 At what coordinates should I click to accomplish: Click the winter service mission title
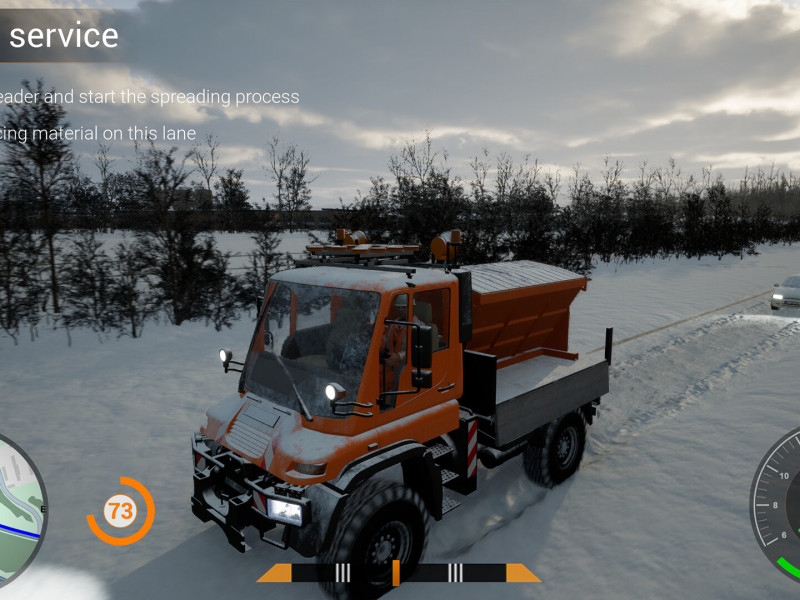pyautogui.click(x=62, y=36)
